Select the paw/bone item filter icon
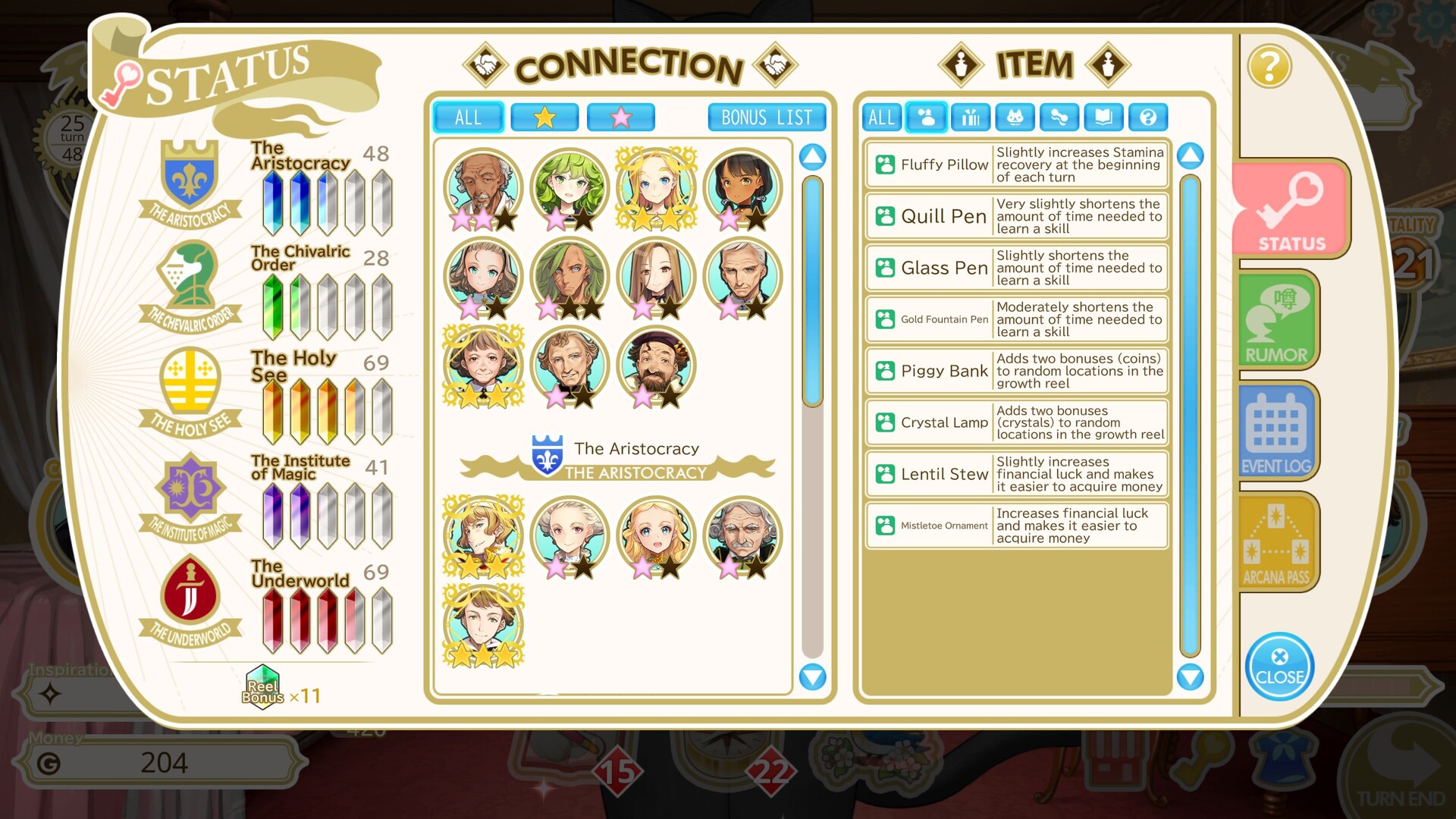Image resolution: width=1456 pixels, height=819 pixels. (1059, 117)
